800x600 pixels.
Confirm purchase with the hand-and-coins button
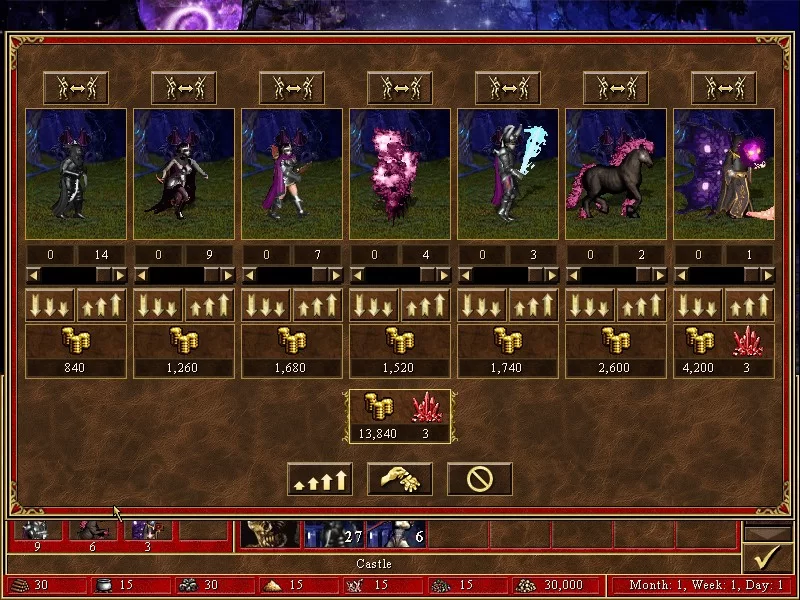pyautogui.click(x=399, y=480)
